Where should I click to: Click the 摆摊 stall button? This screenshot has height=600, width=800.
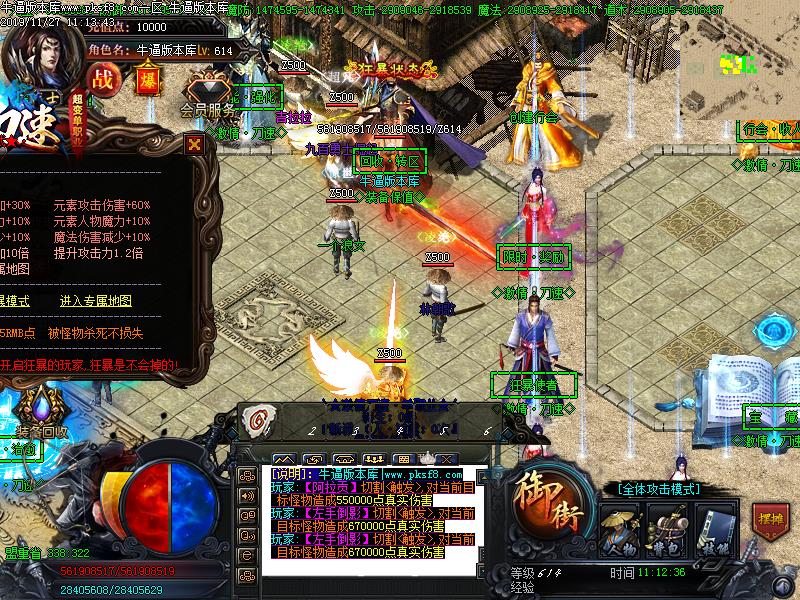[x=767, y=521]
